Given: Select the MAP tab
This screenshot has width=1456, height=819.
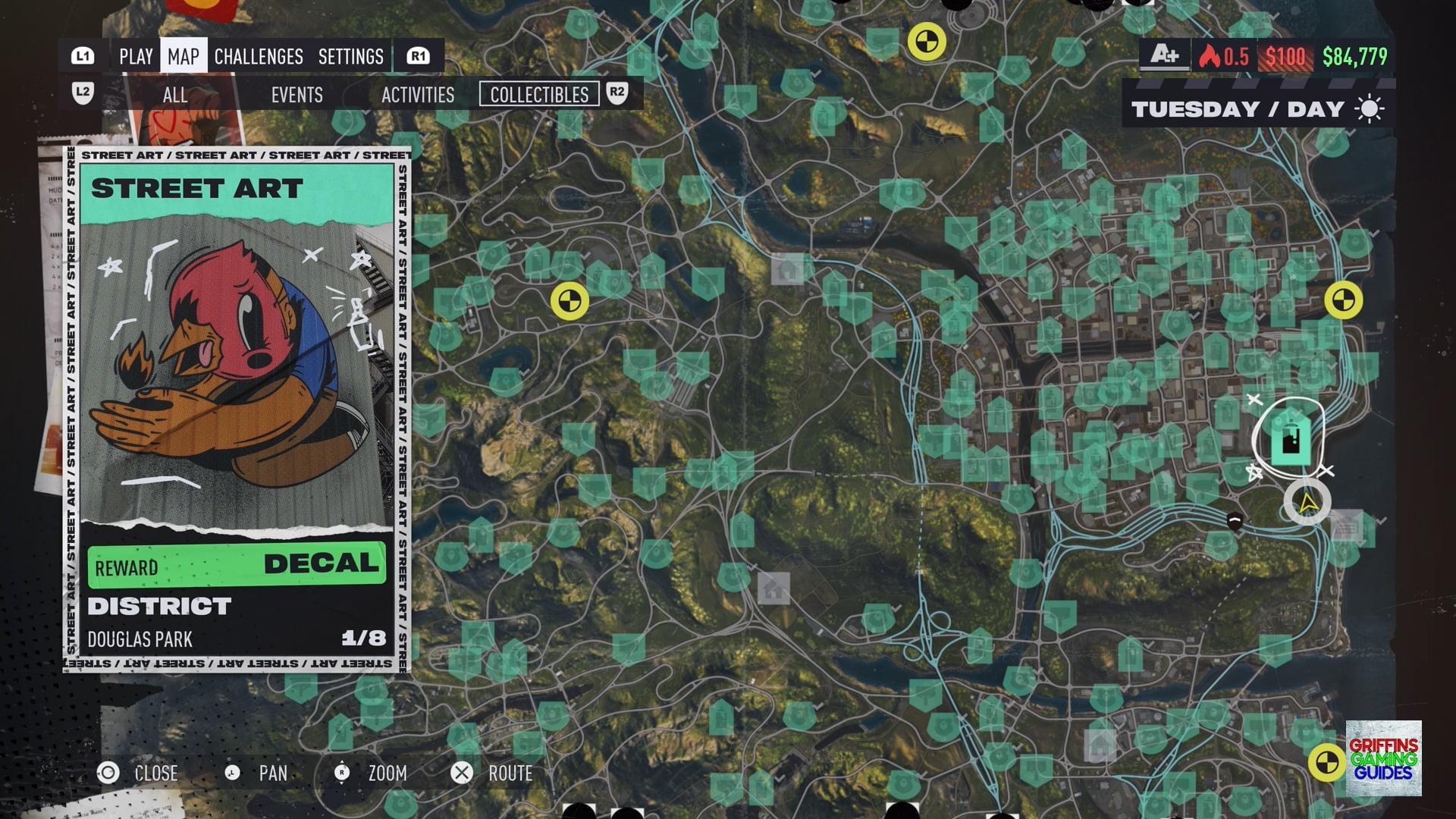Looking at the screenshot, I should pyautogui.click(x=184, y=56).
